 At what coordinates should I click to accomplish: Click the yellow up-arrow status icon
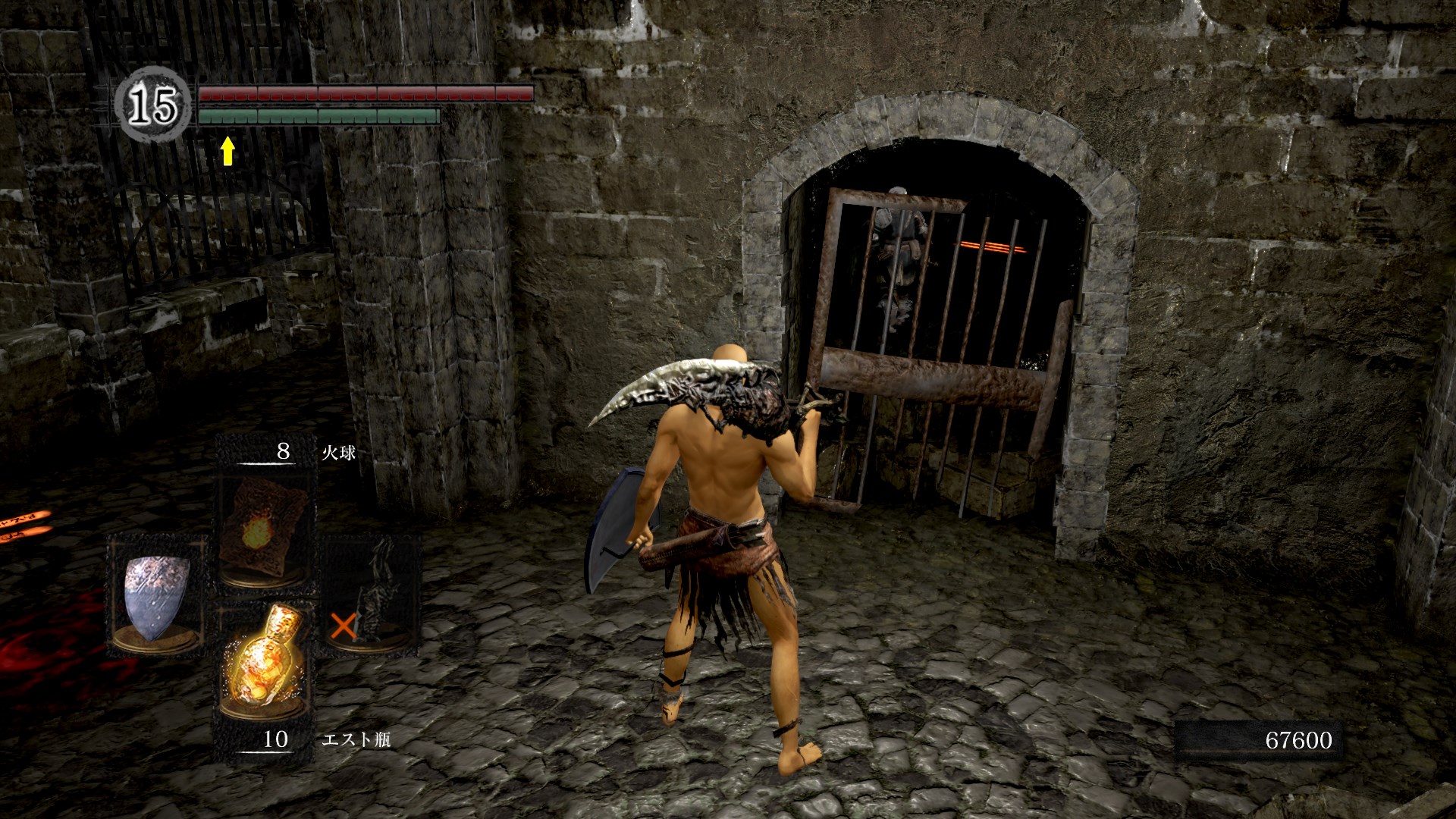(x=227, y=150)
